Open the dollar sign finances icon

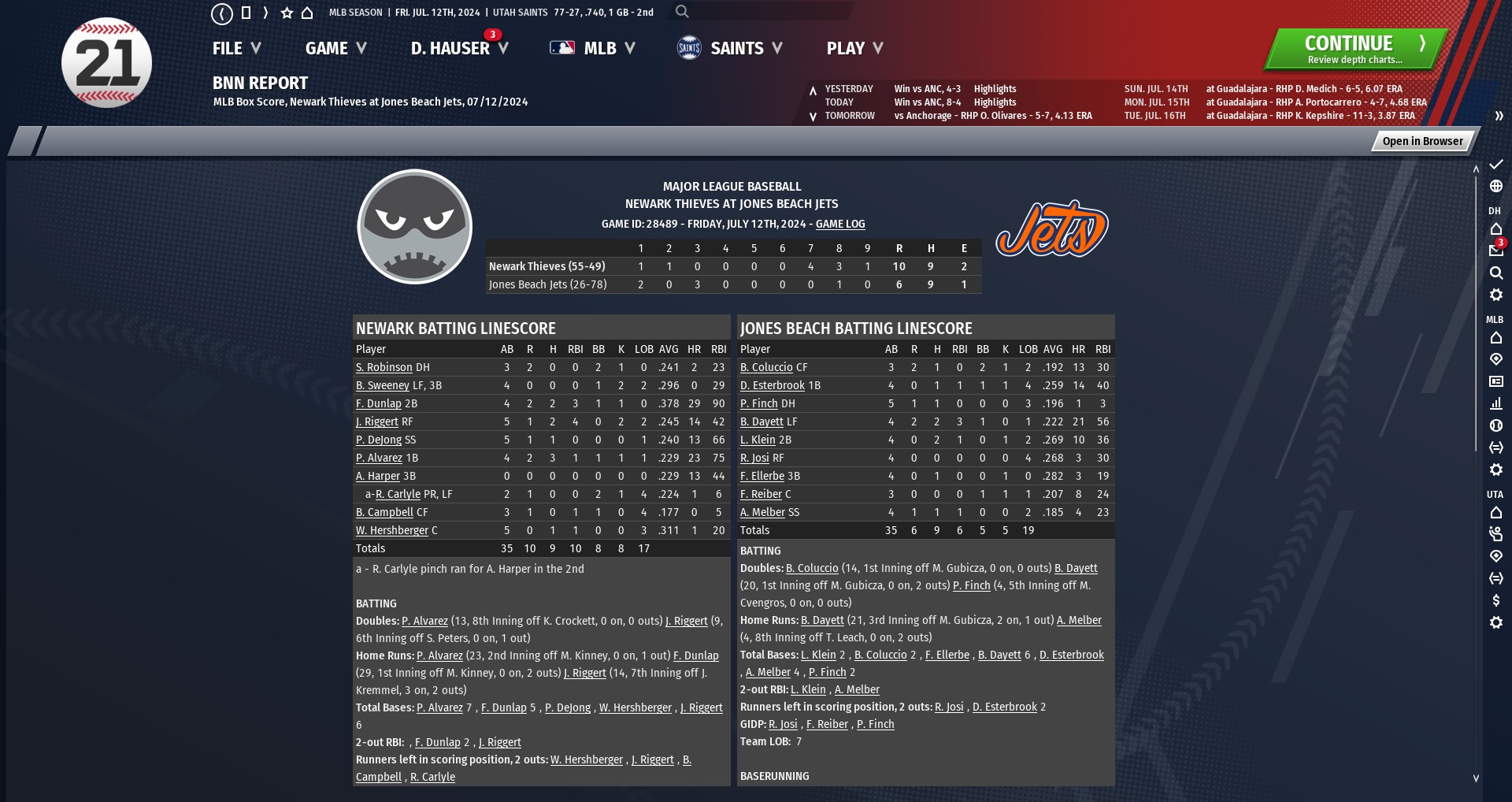(1495, 600)
